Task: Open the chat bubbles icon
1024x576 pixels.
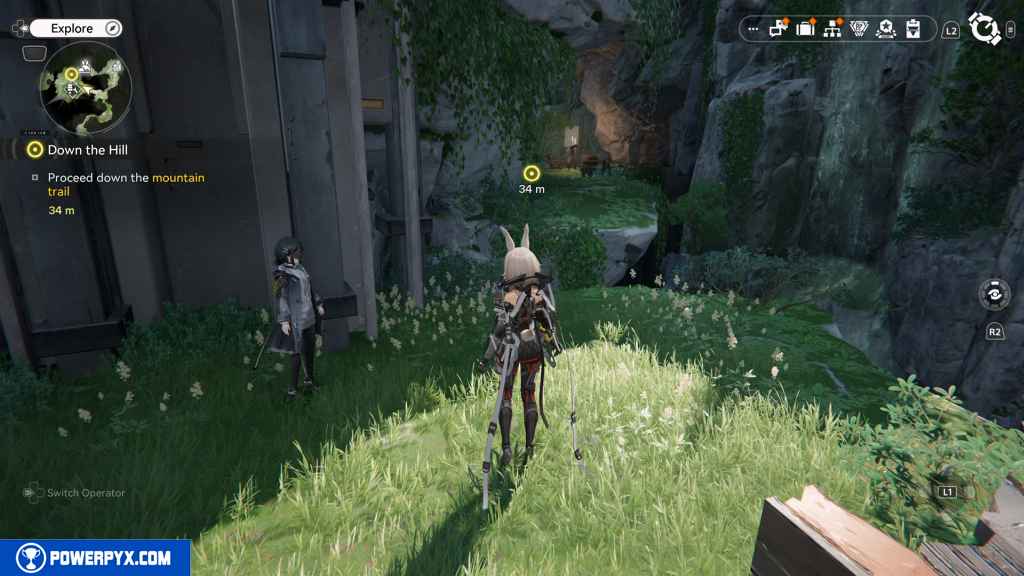Action: coord(779,29)
